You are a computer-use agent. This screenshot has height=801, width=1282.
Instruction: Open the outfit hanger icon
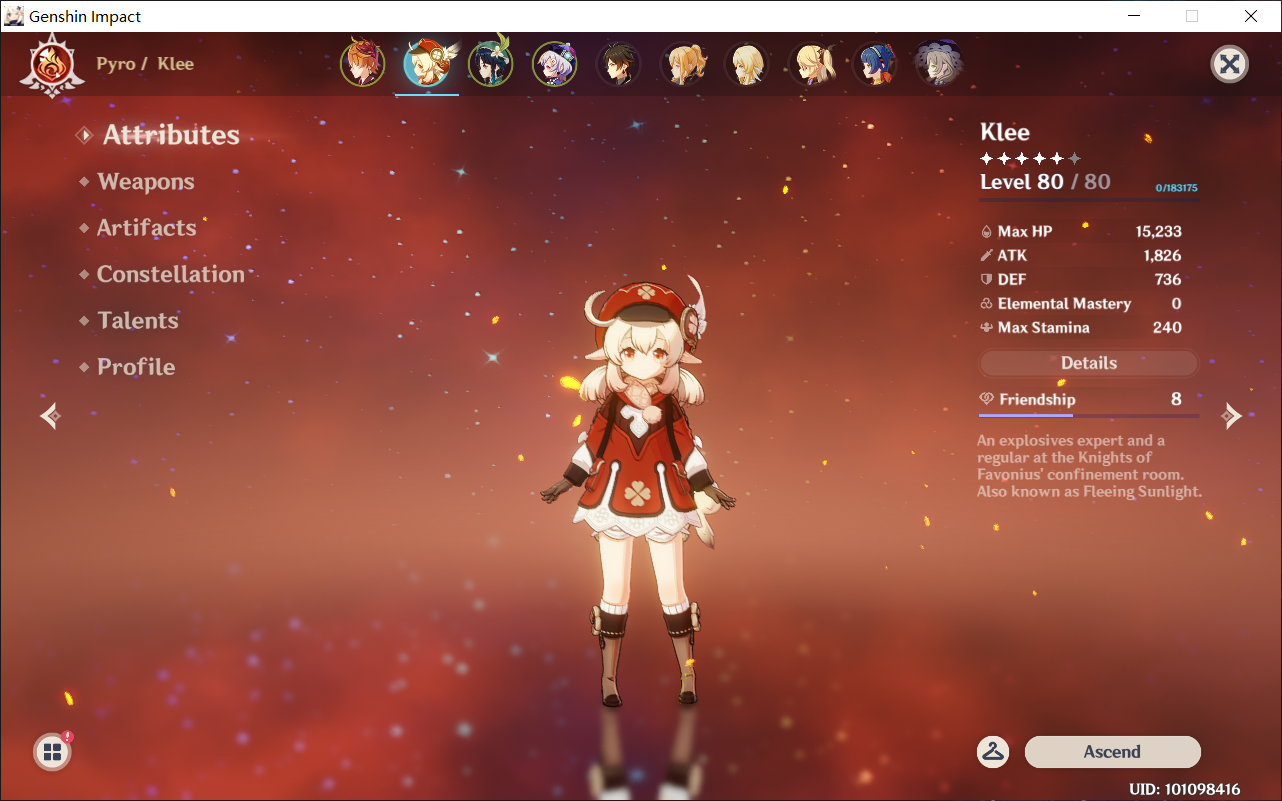click(993, 752)
